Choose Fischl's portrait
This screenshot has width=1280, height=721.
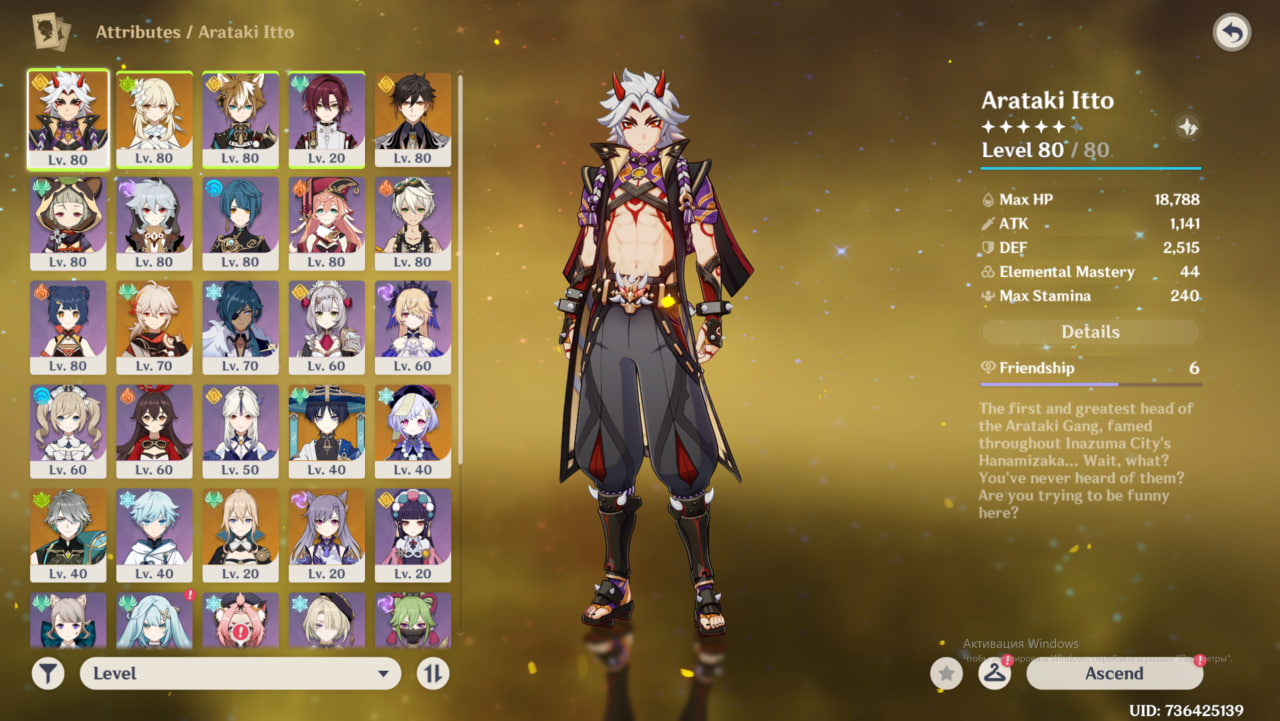pyautogui.click(x=413, y=326)
